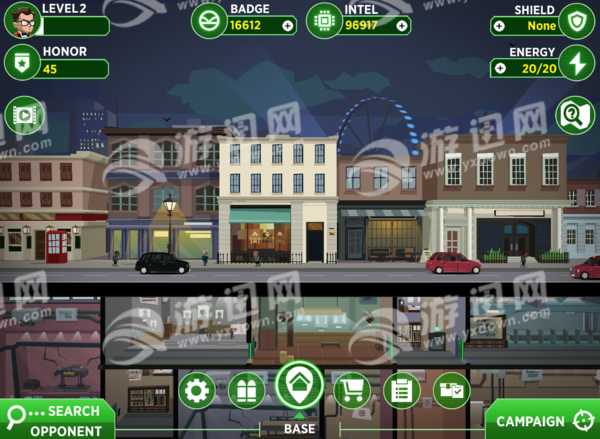
Task: Open the clipboard missions list
Action: click(x=402, y=390)
